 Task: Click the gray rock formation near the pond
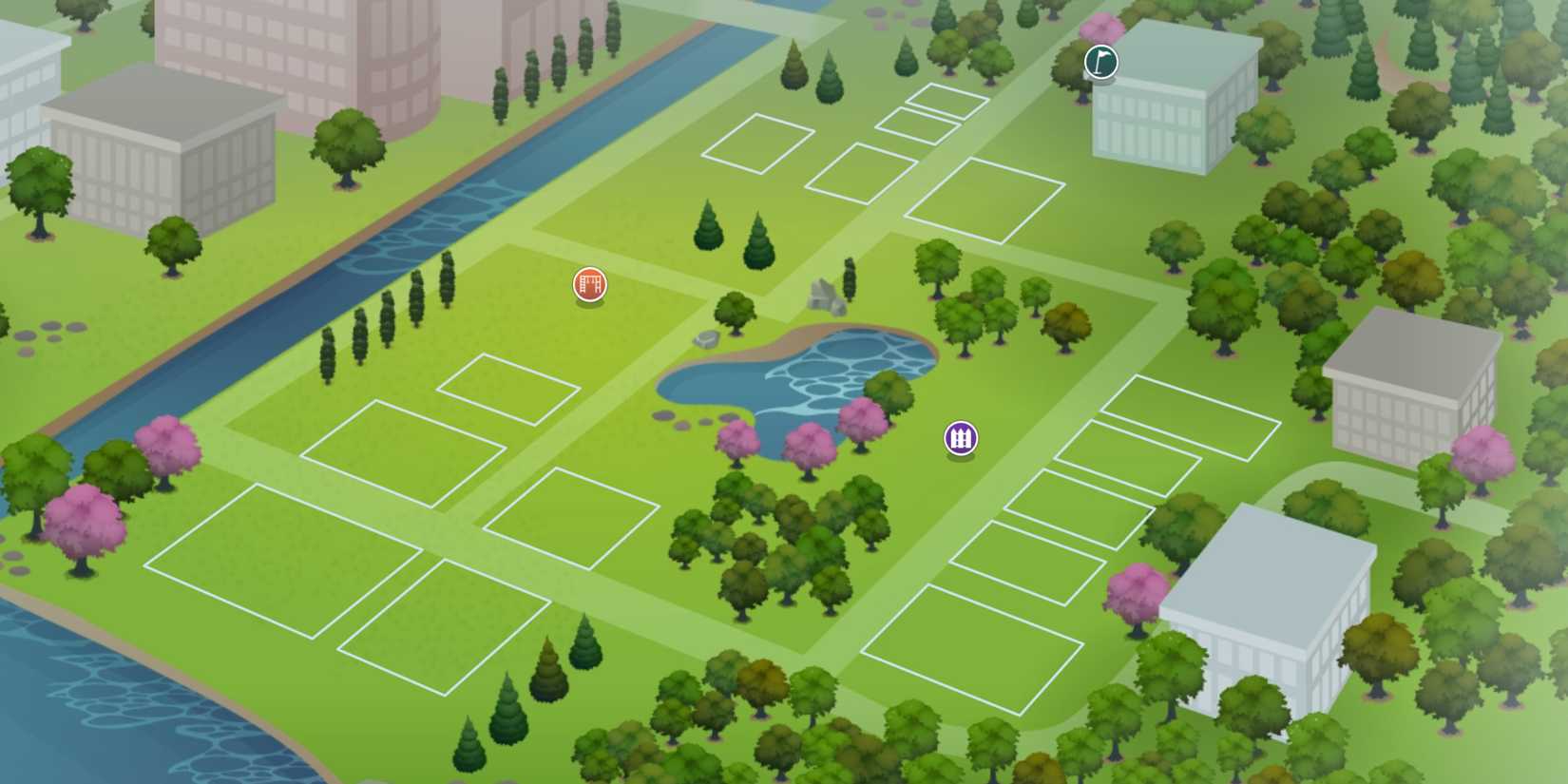827,295
